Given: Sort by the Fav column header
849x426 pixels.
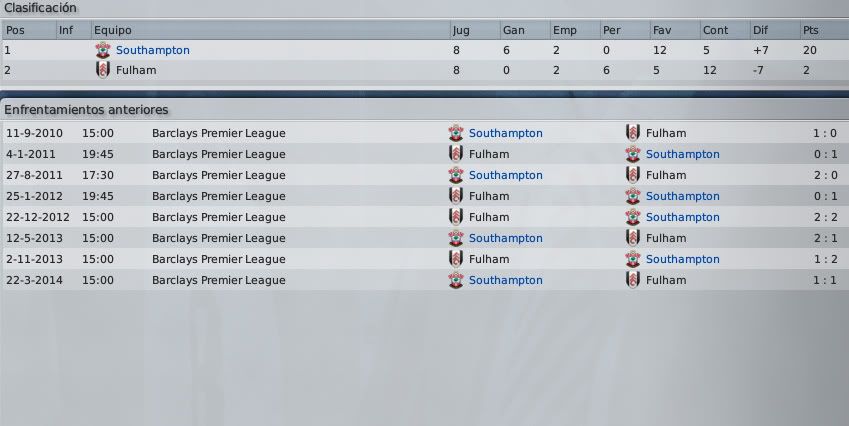Looking at the screenshot, I should (x=662, y=30).
